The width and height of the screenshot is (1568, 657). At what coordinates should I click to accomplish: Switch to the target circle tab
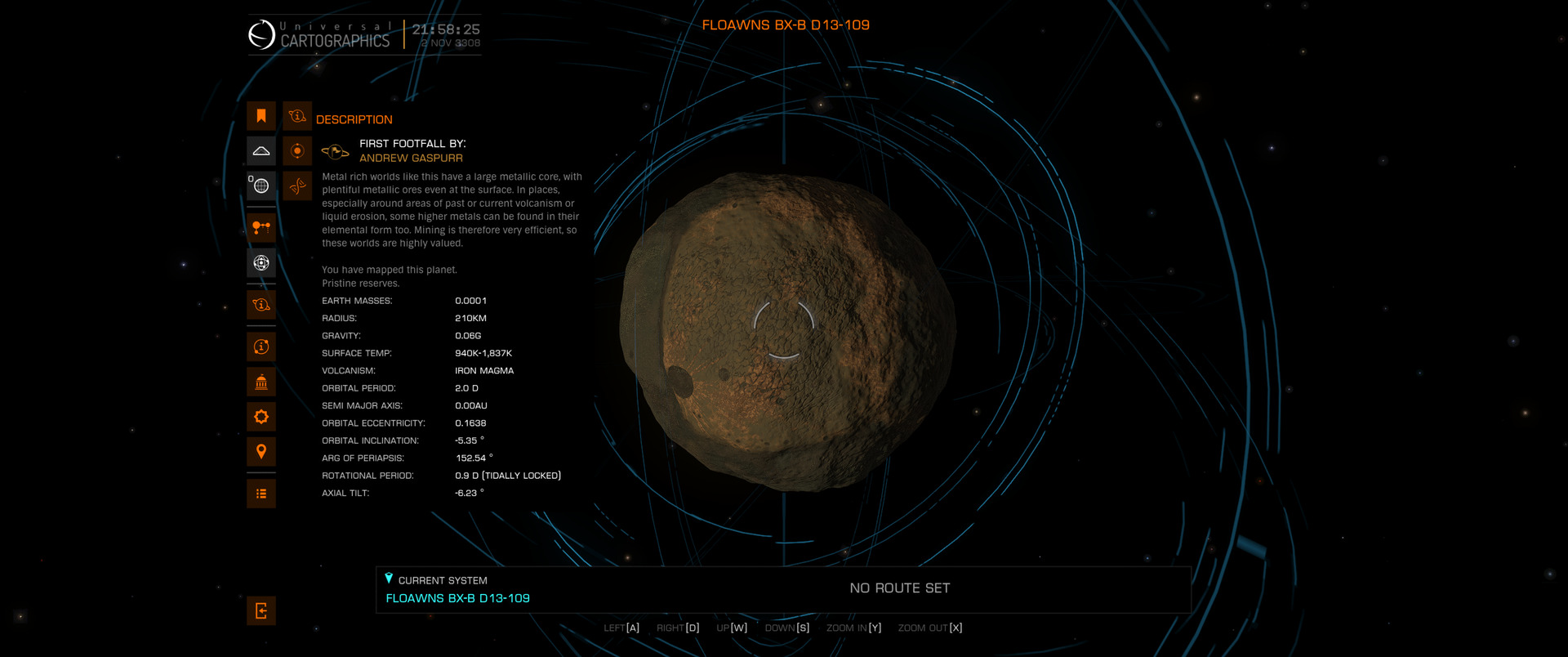tap(297, 151)
